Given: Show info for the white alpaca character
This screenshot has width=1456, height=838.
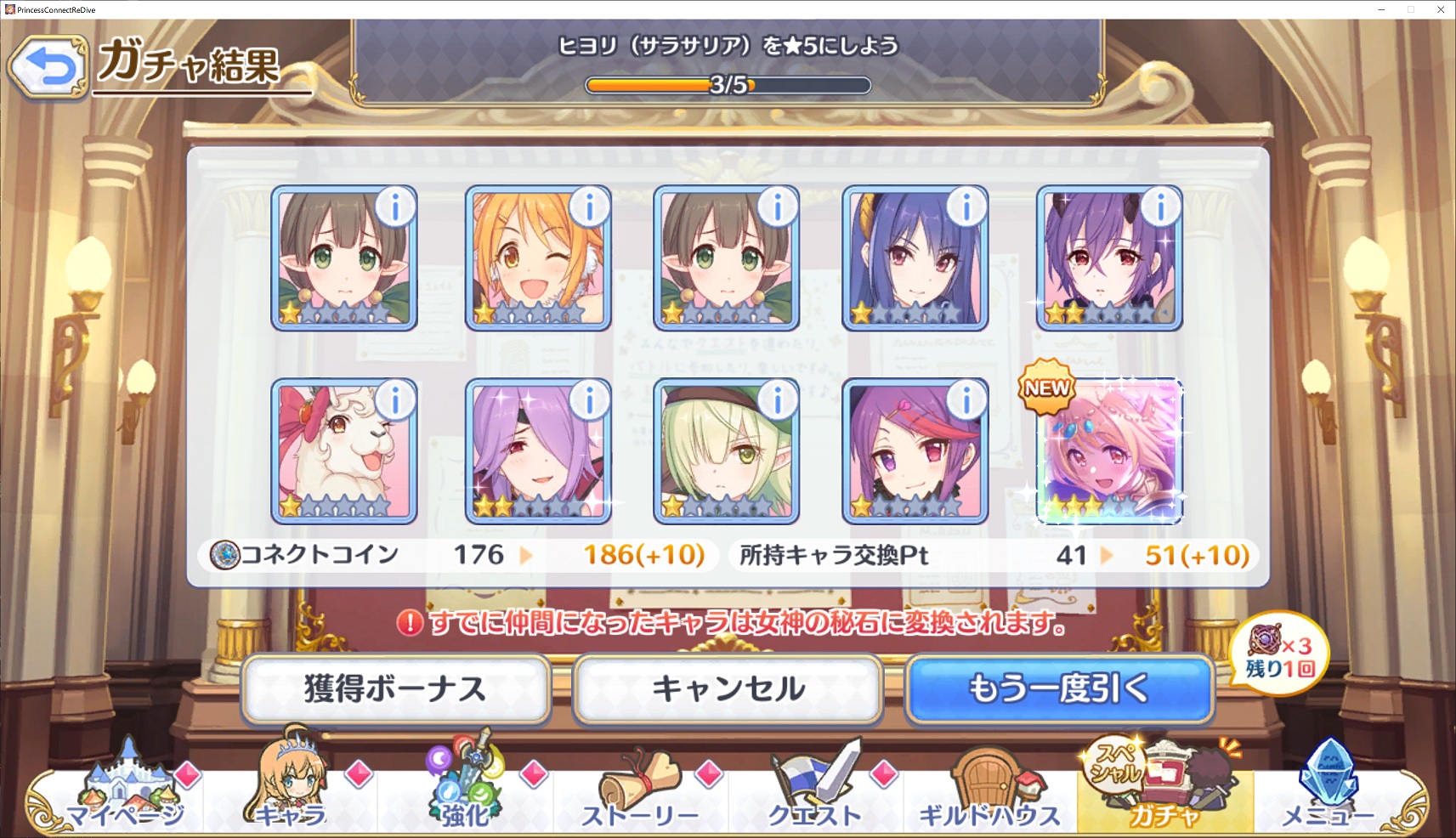Looking at the screenshot, I should pyautogui.click(x=395, y=400).
